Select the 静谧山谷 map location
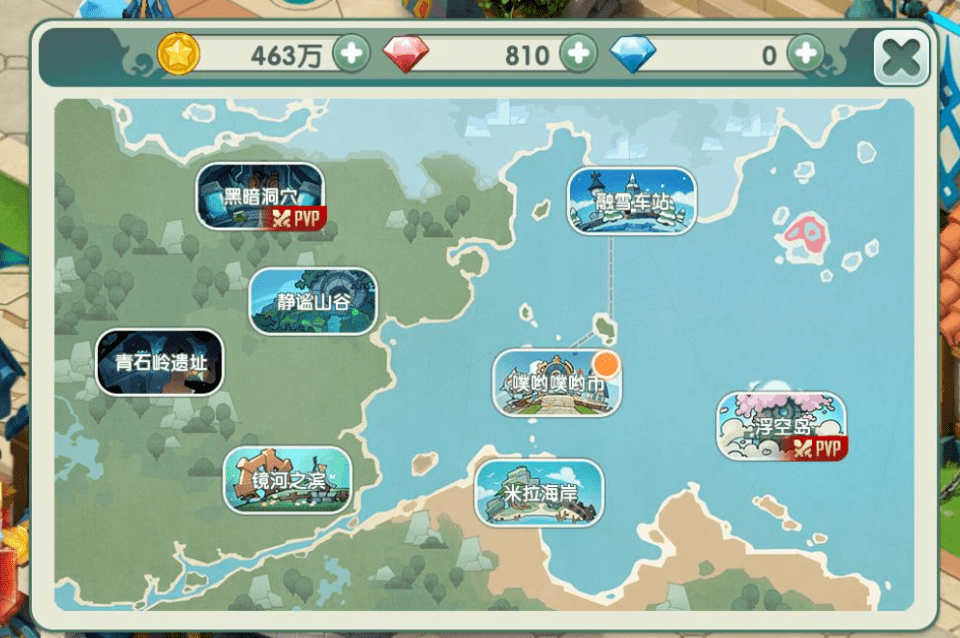 pyautogui.click(x=313, y=300)
